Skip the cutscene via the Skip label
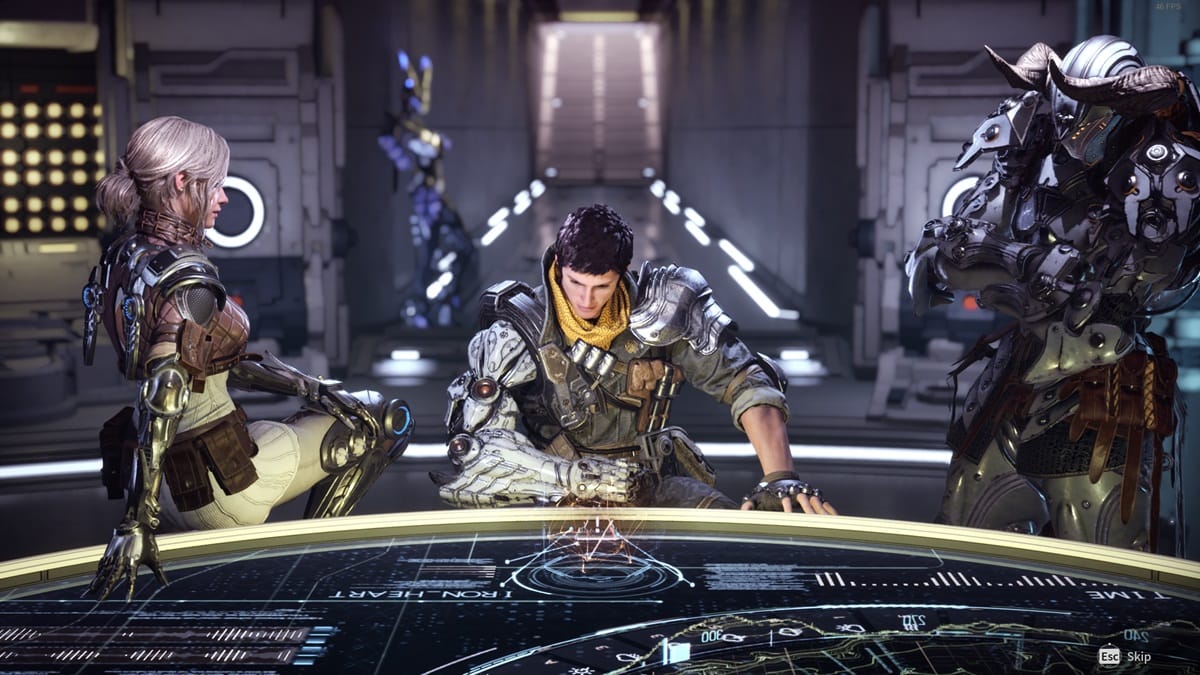 (1139, 657)
